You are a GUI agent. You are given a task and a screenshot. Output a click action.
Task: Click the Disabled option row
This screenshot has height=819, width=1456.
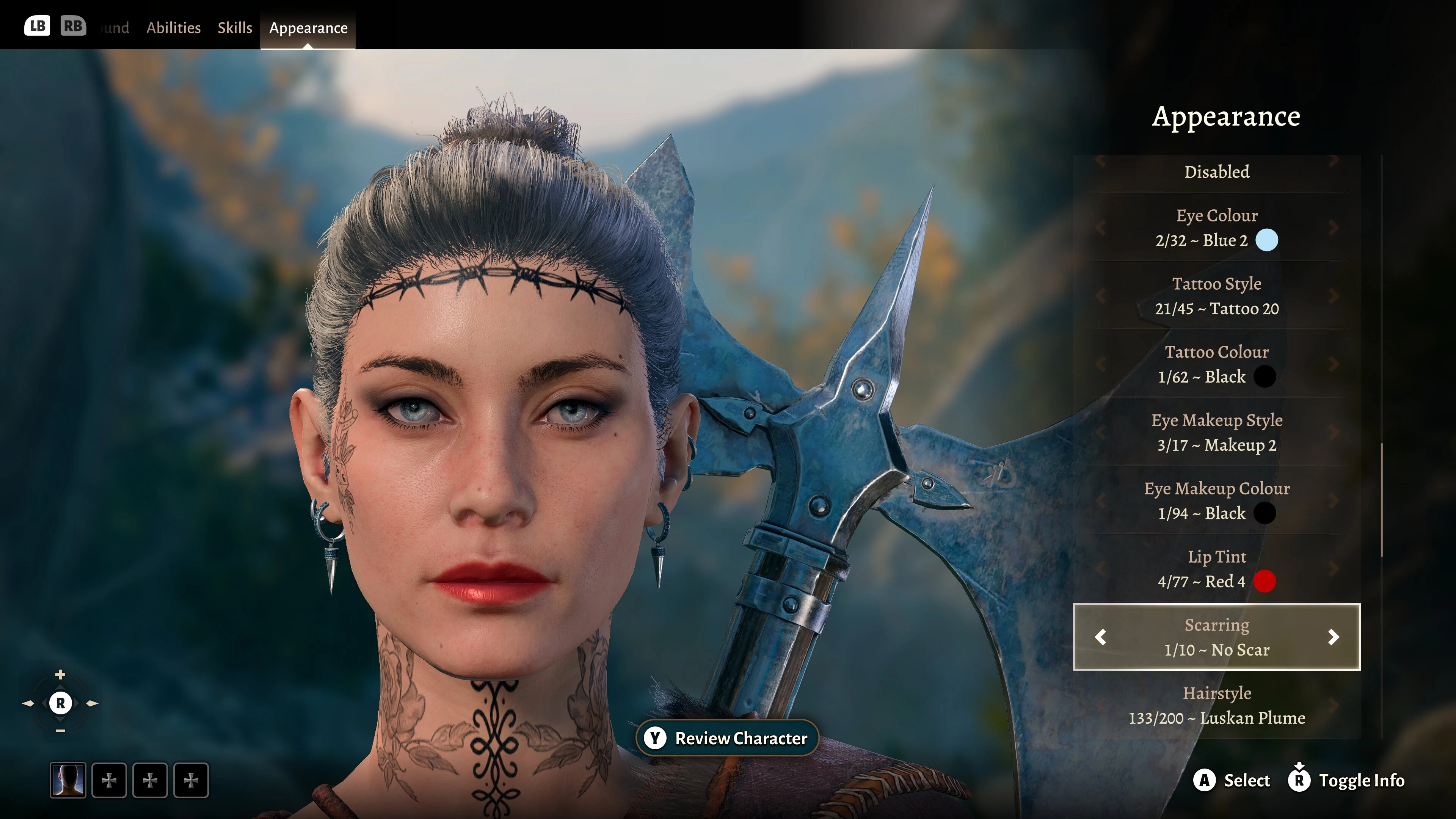[x=1216, y=172]
